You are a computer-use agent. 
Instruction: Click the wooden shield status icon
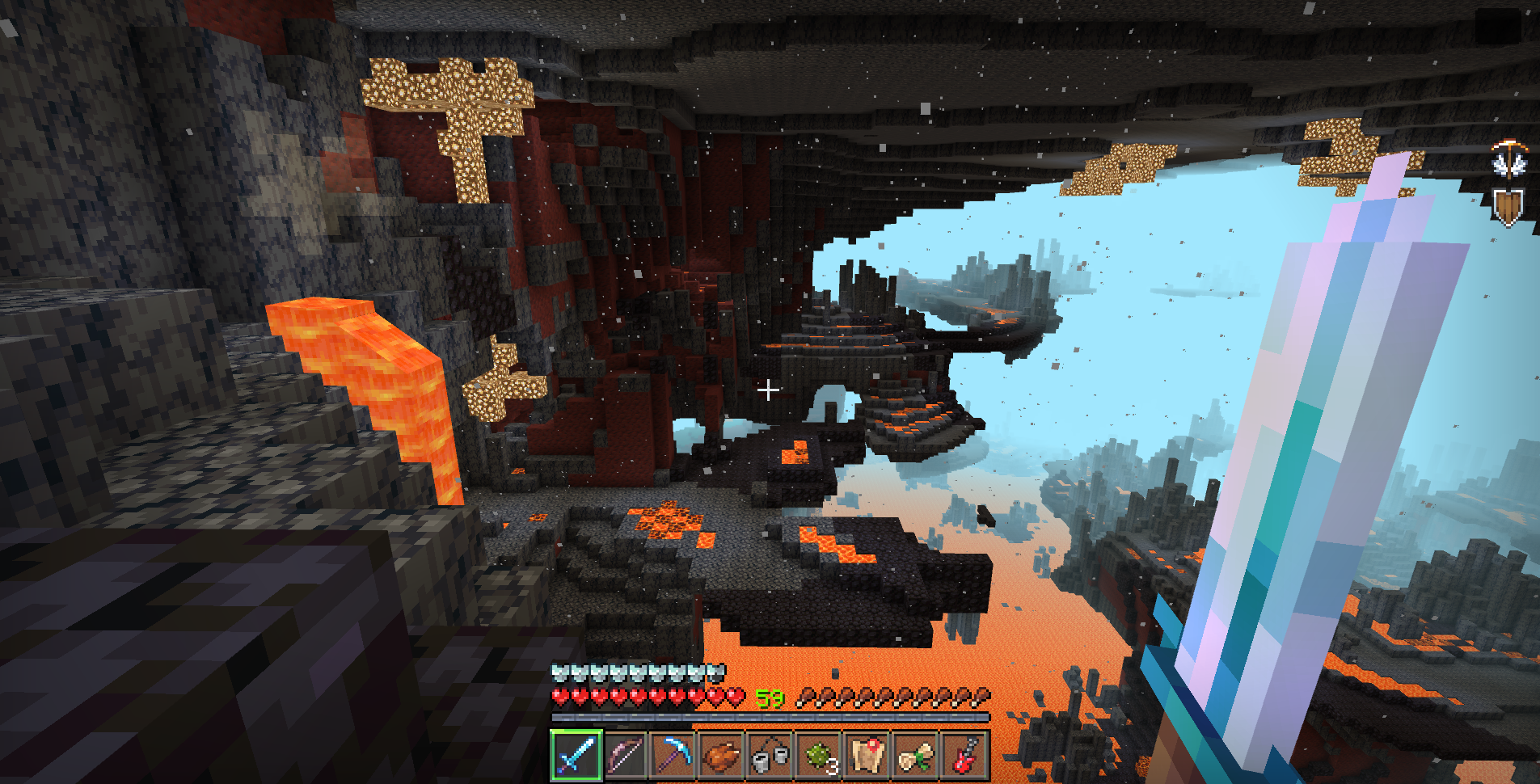(x=1508, y=207)
